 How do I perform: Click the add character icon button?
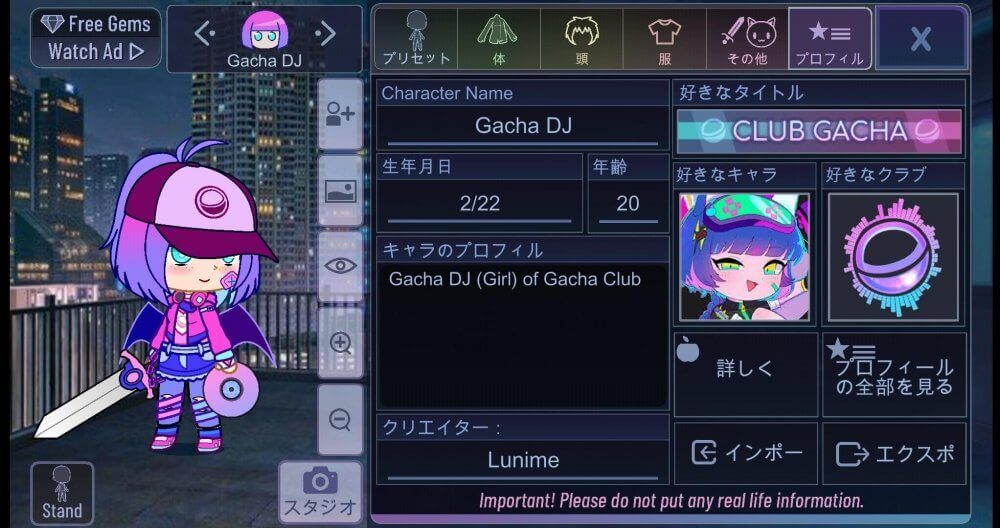[x=340, y=114]
